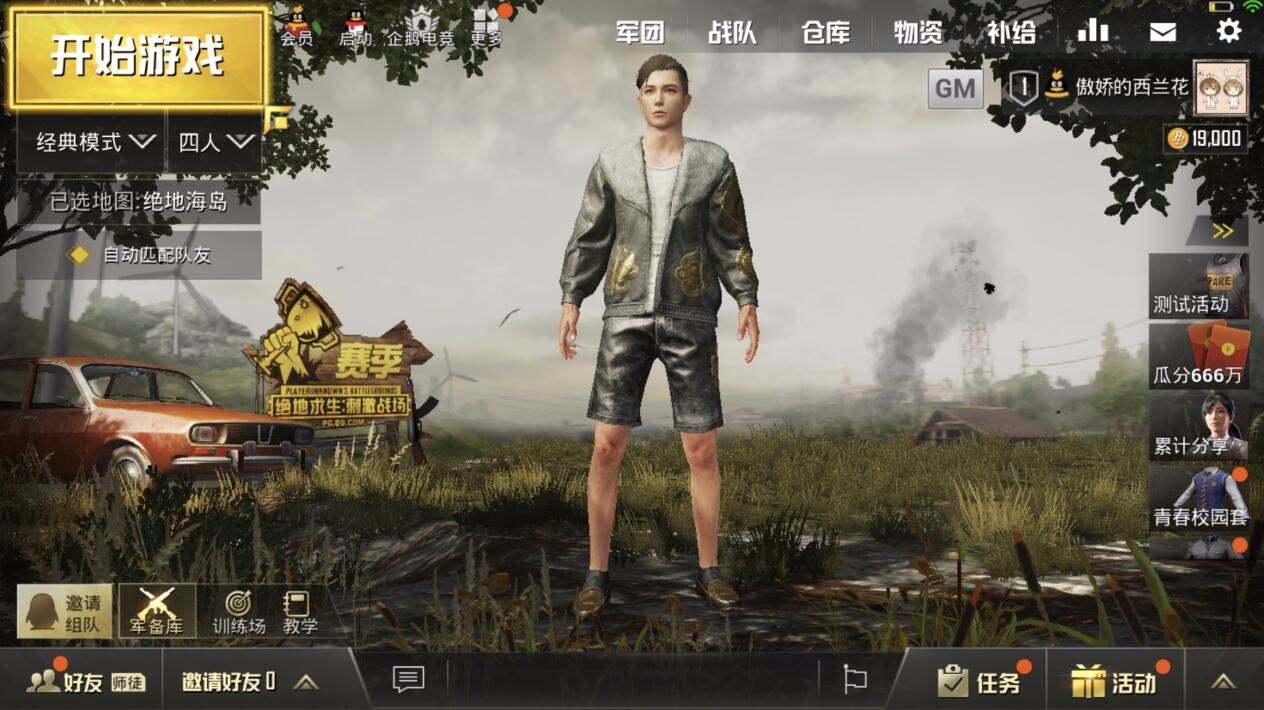Enter the 训练场 training ground
1264x710 pixels.
[x=239, y=612]
